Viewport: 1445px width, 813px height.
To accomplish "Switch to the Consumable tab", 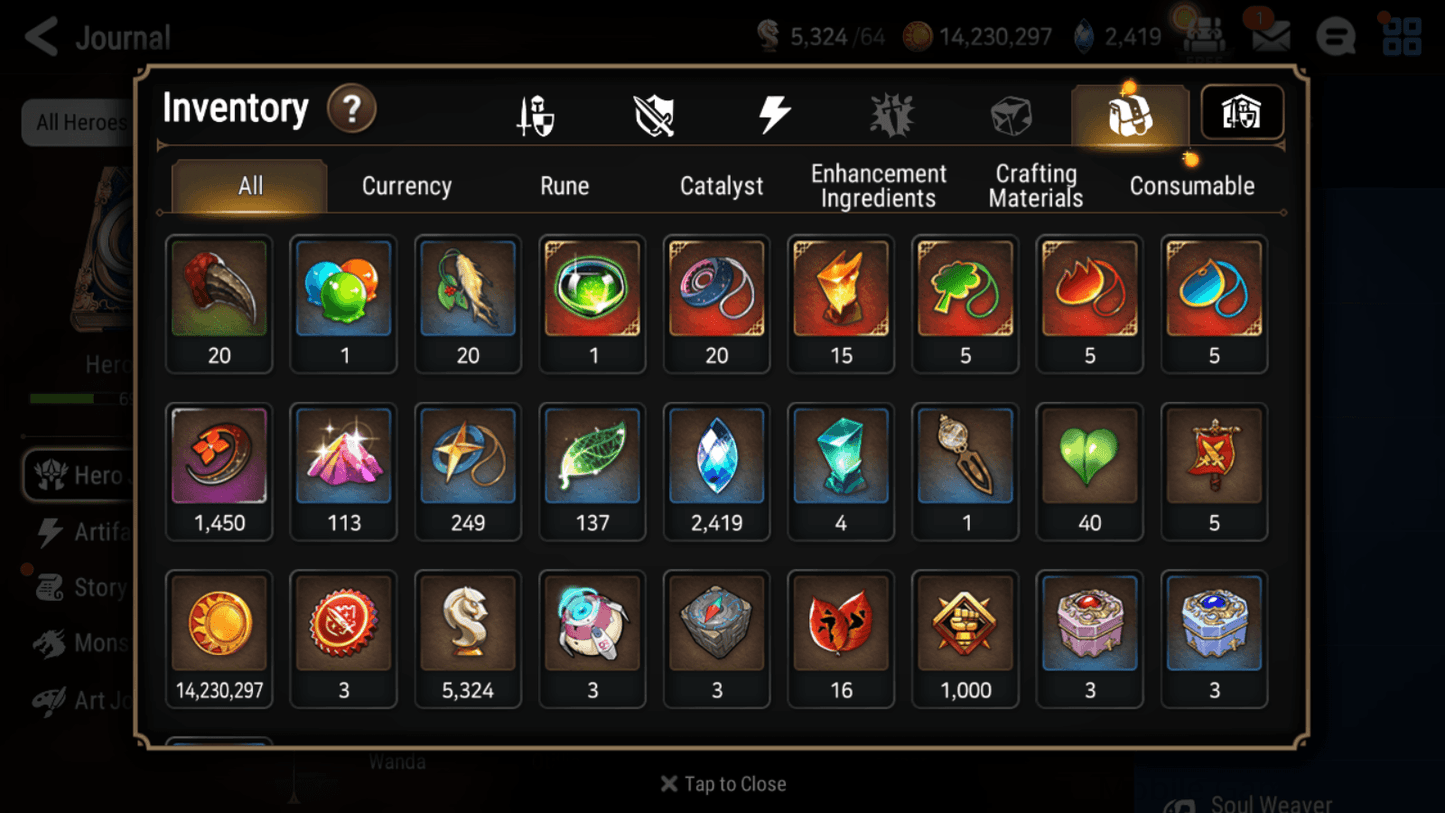I will click(1192, 185).
